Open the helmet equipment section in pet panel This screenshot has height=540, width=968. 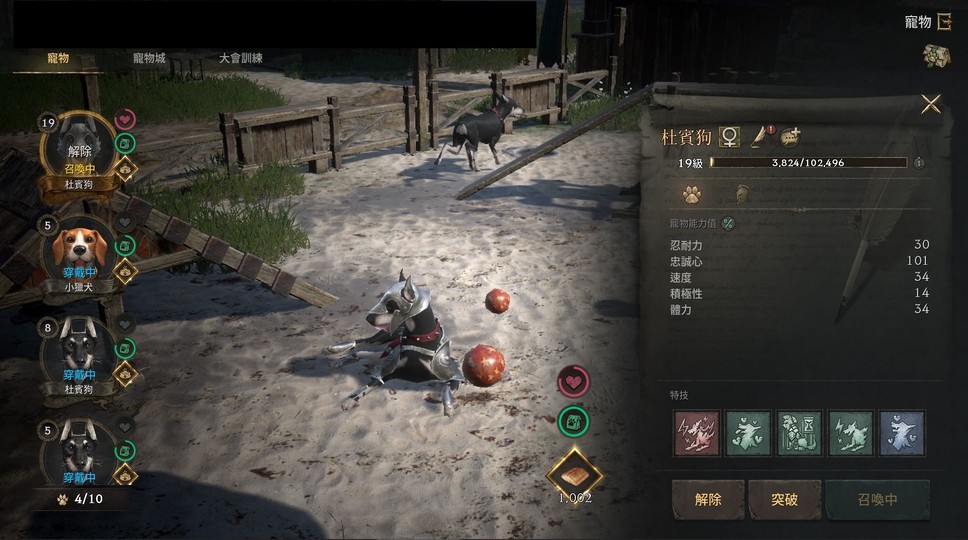tap(743, 194)
